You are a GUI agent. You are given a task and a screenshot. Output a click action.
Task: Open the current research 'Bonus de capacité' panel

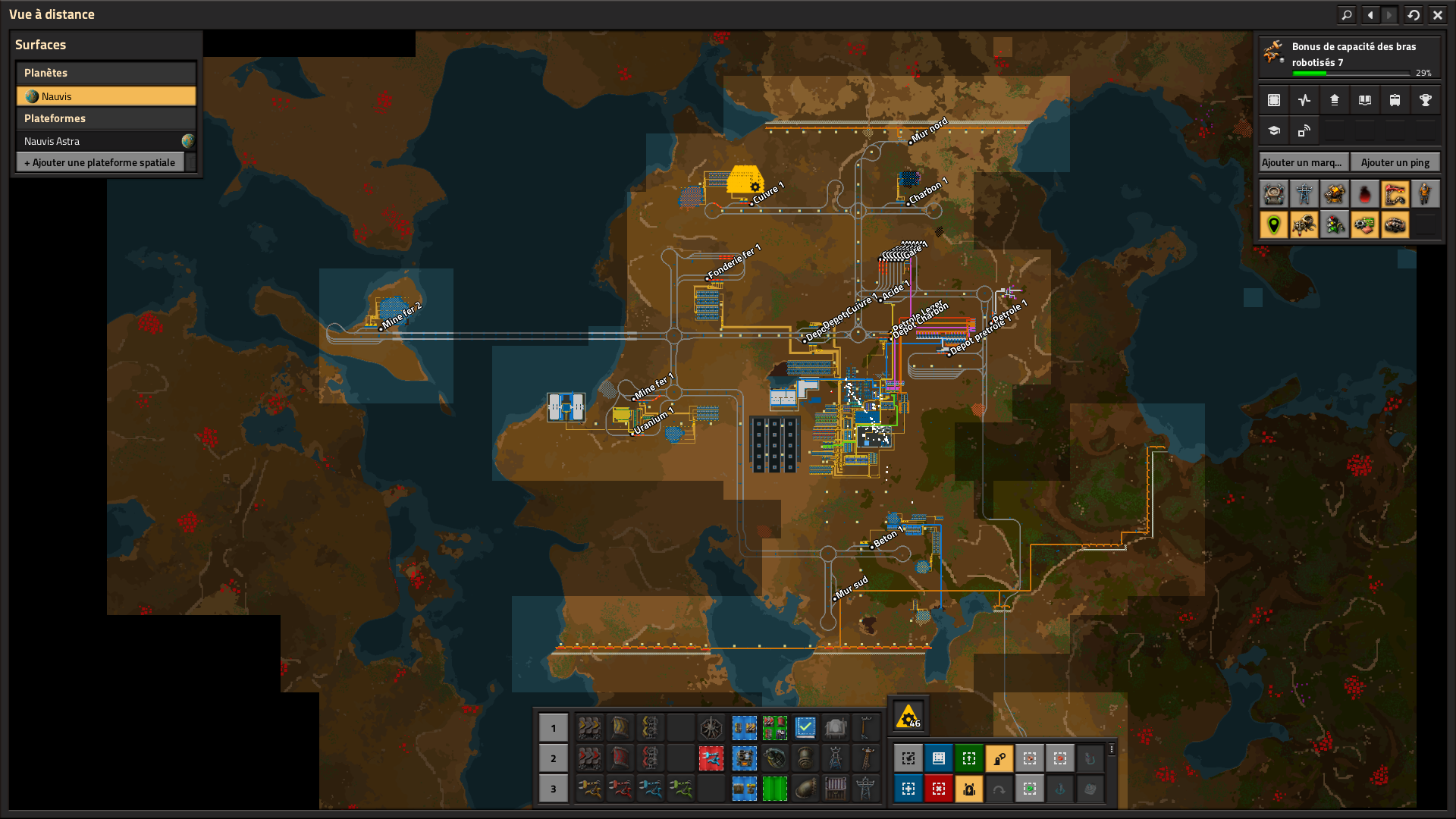(1348, 58)
